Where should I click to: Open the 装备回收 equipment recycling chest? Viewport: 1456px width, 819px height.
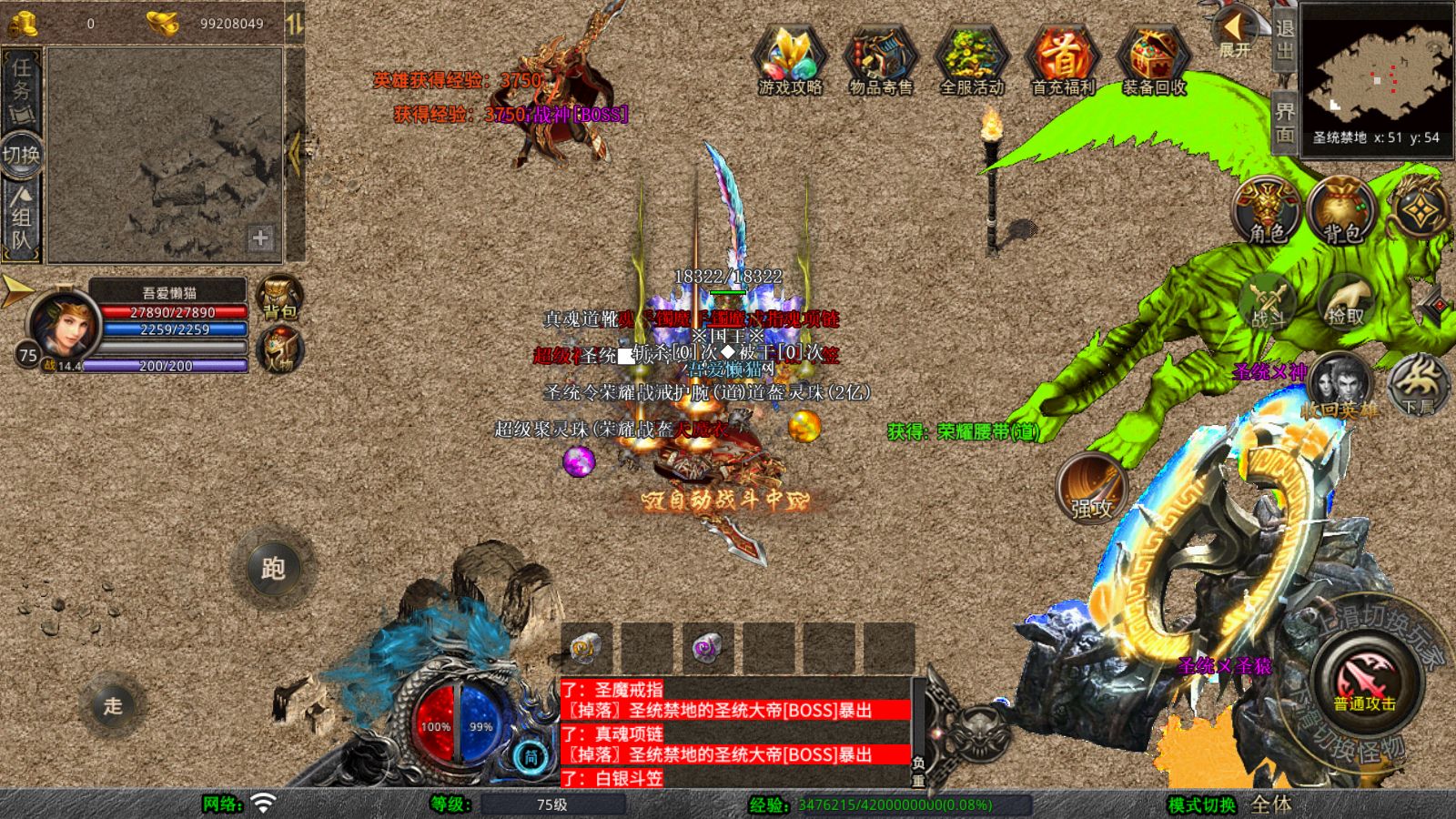pyautogui.click(x=1153, y=59)
